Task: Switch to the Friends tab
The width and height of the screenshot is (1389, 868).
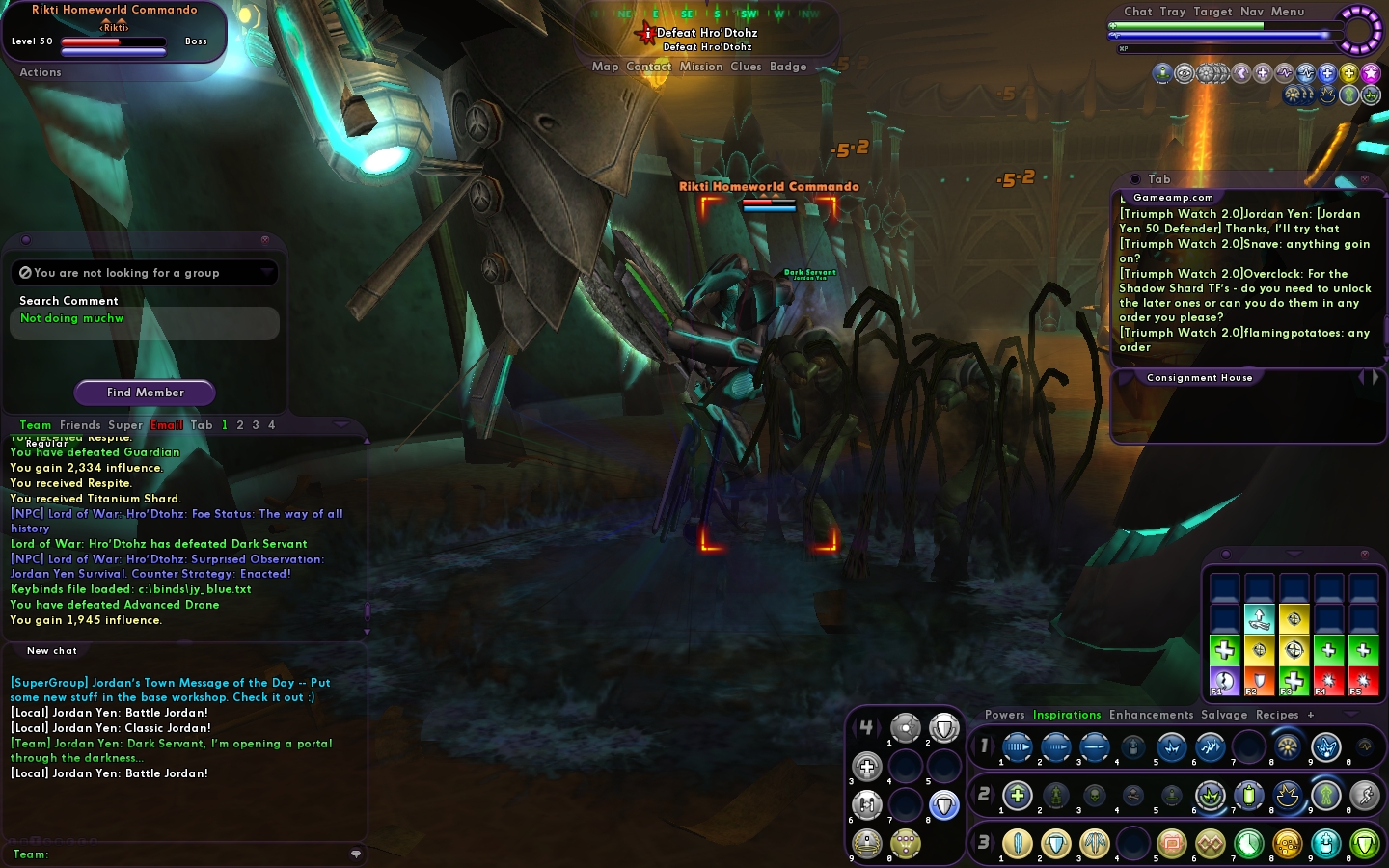Action: pyautogui.click(x=80, y=425)
